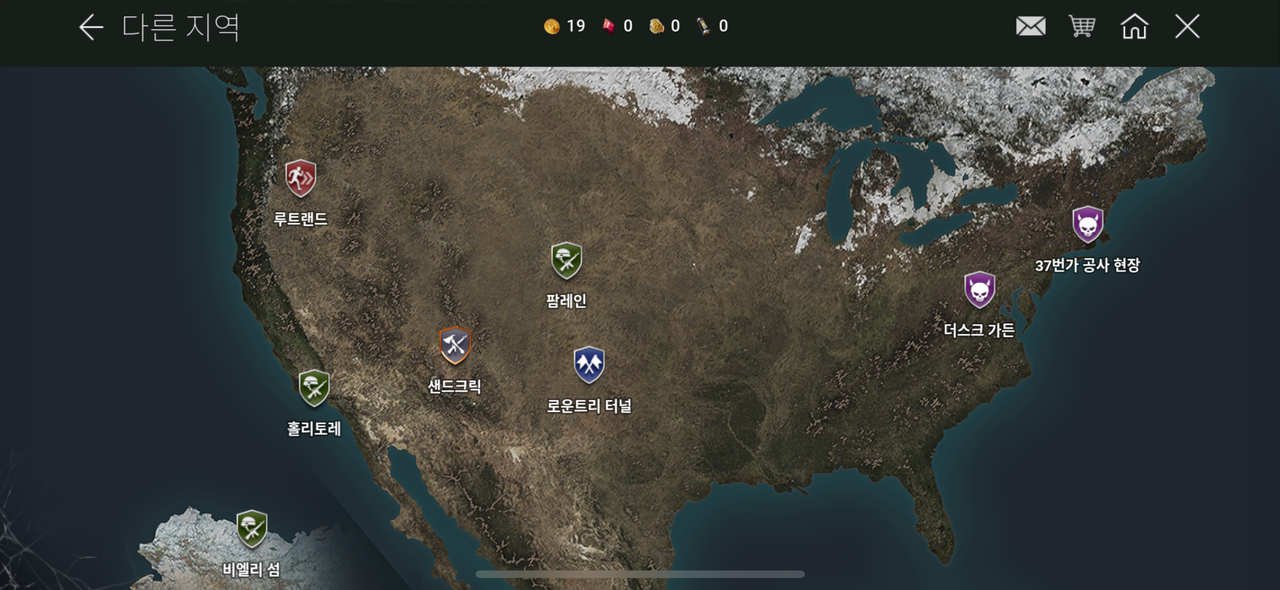The image size is (1280, 590).
Task: Select the 홀리토레 map marker
Action: 314,388
